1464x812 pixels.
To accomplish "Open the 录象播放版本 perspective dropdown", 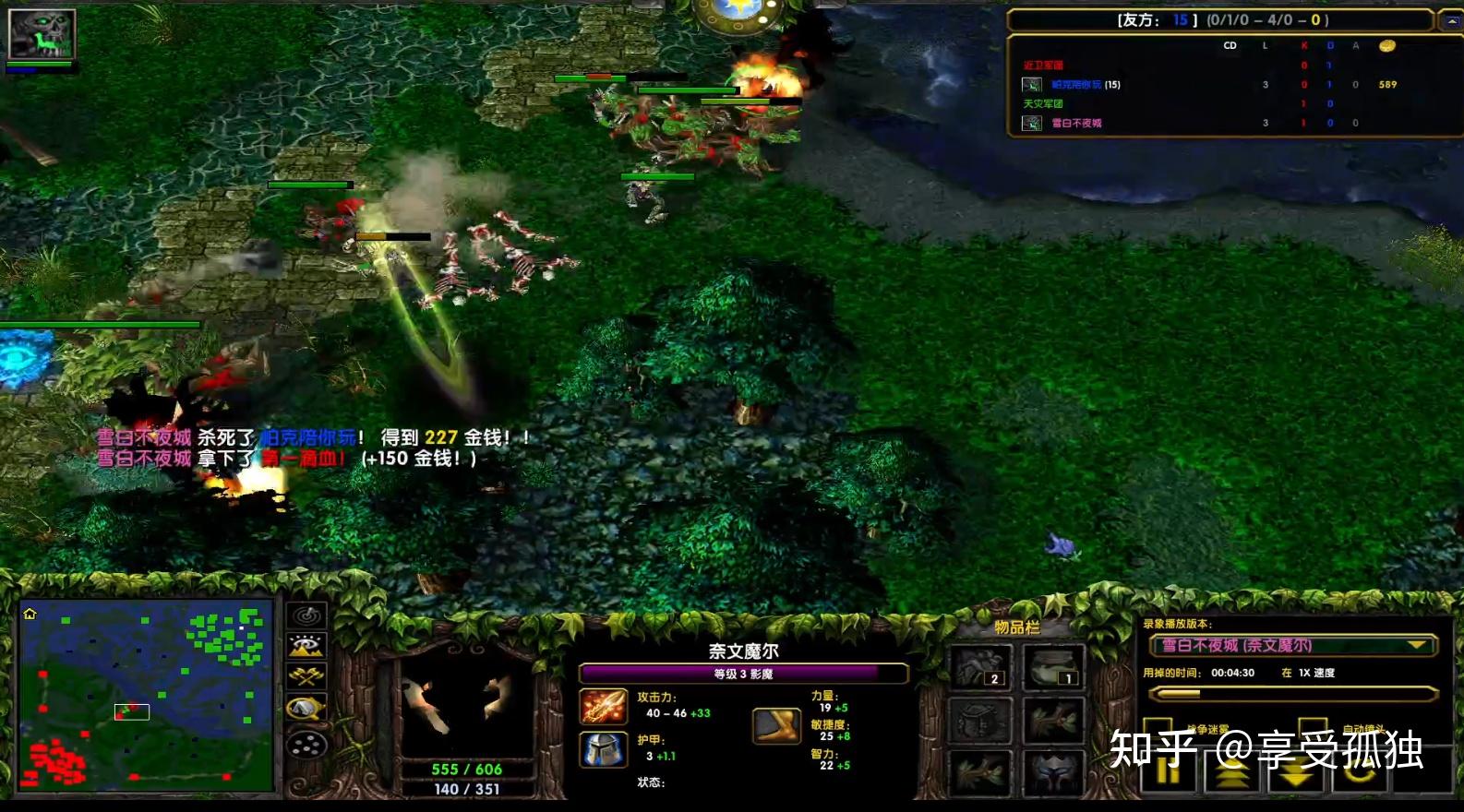I will point(1414,646).
